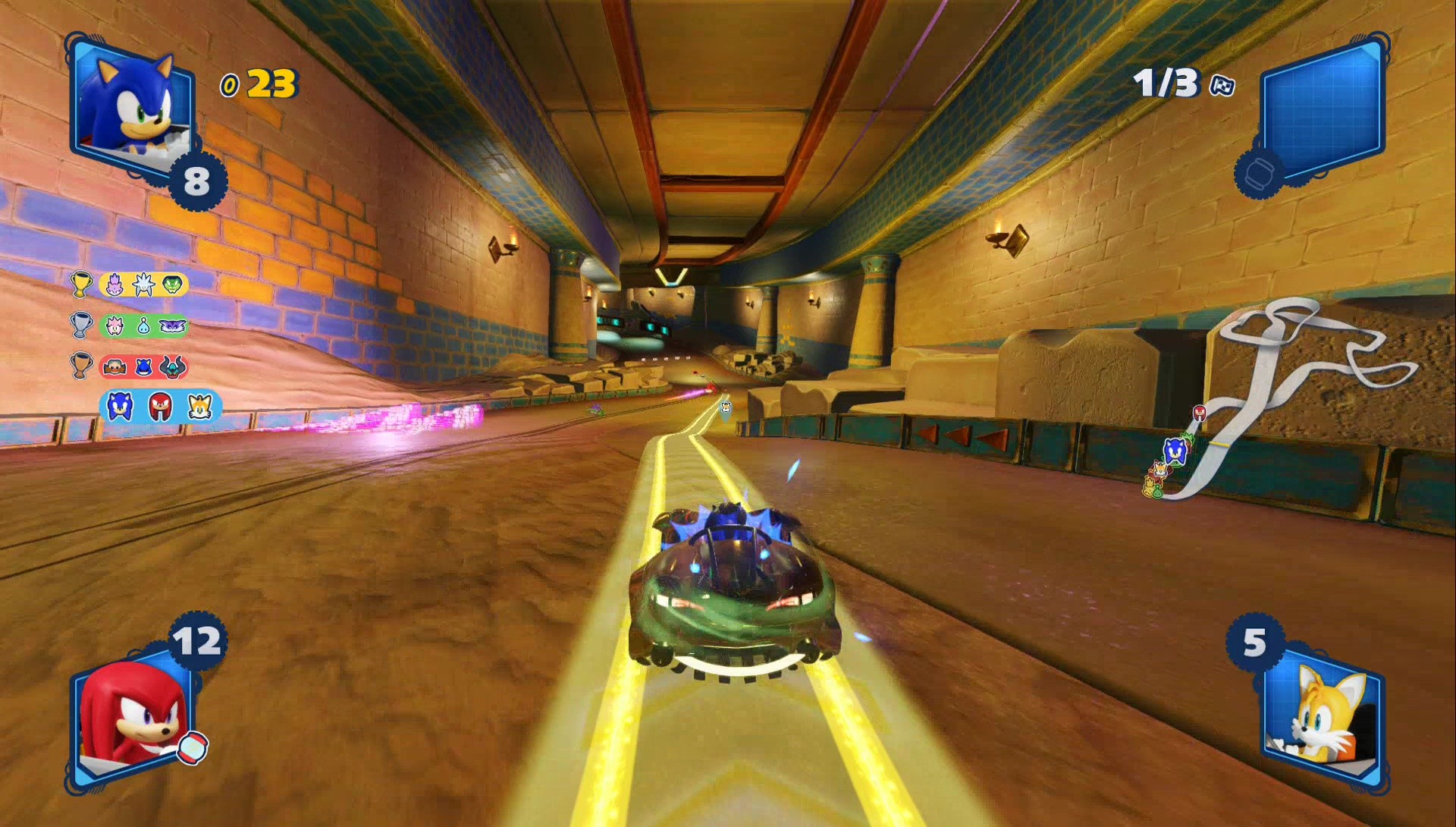The height and width of the screenshot is (827, 1456).
Task: Click the yellow finish-line mark on the minimap
Action: pyautogui.click(x=1218, y=445)
